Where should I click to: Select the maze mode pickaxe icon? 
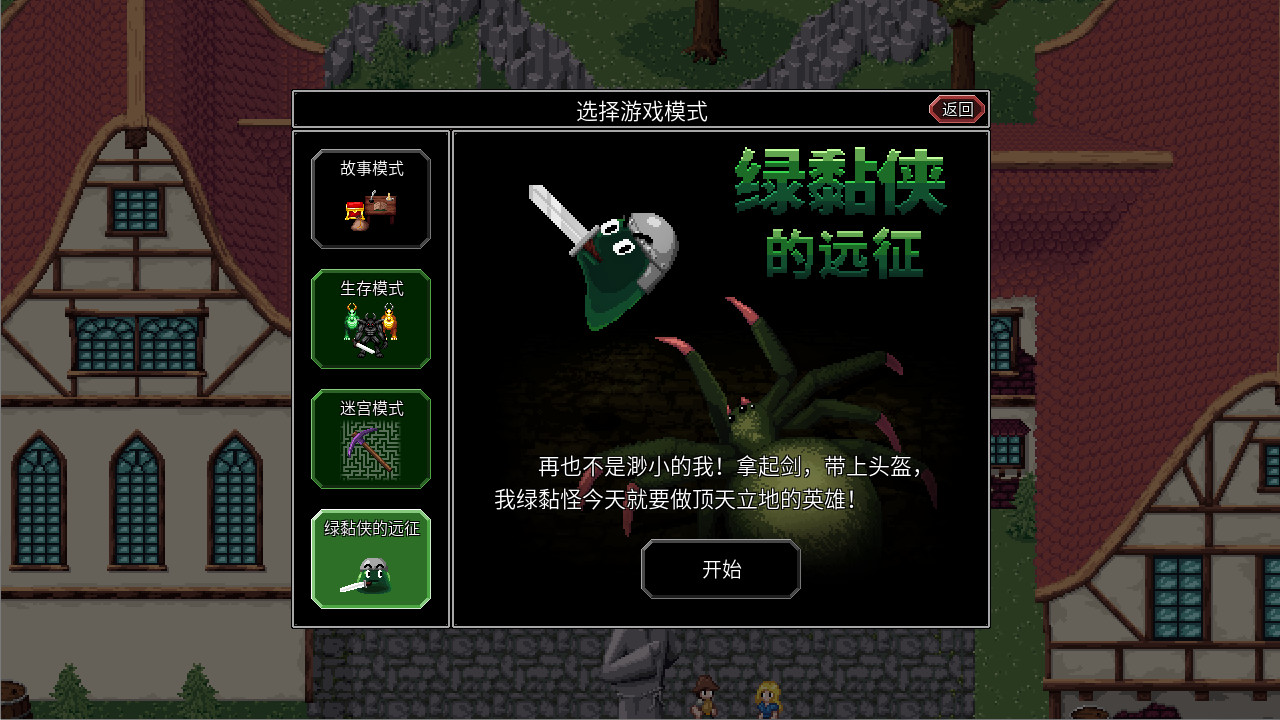[x=371, y=452]
